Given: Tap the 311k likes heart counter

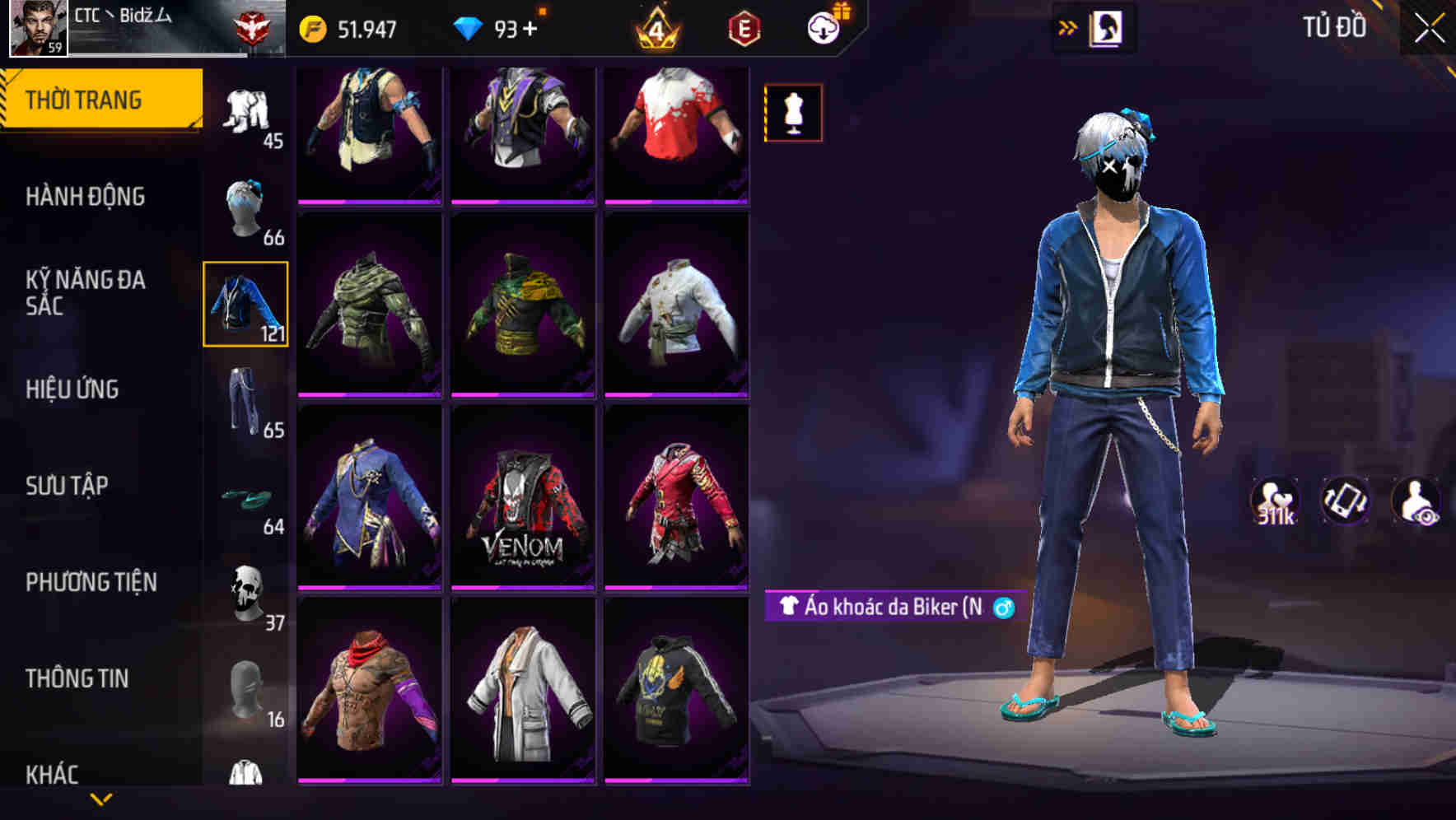Looking at the screenshot, I should [x=1273, y=506].
